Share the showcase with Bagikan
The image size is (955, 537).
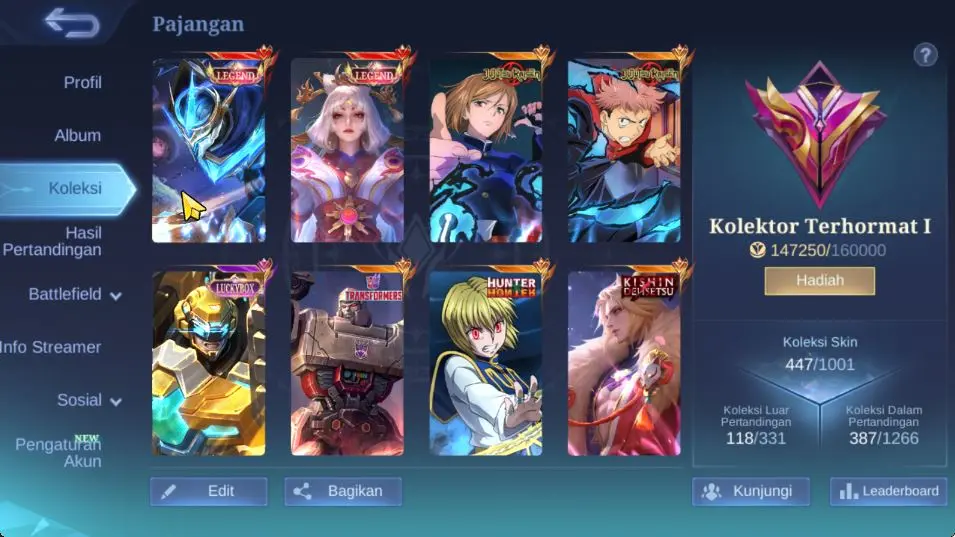coord(343,491)
